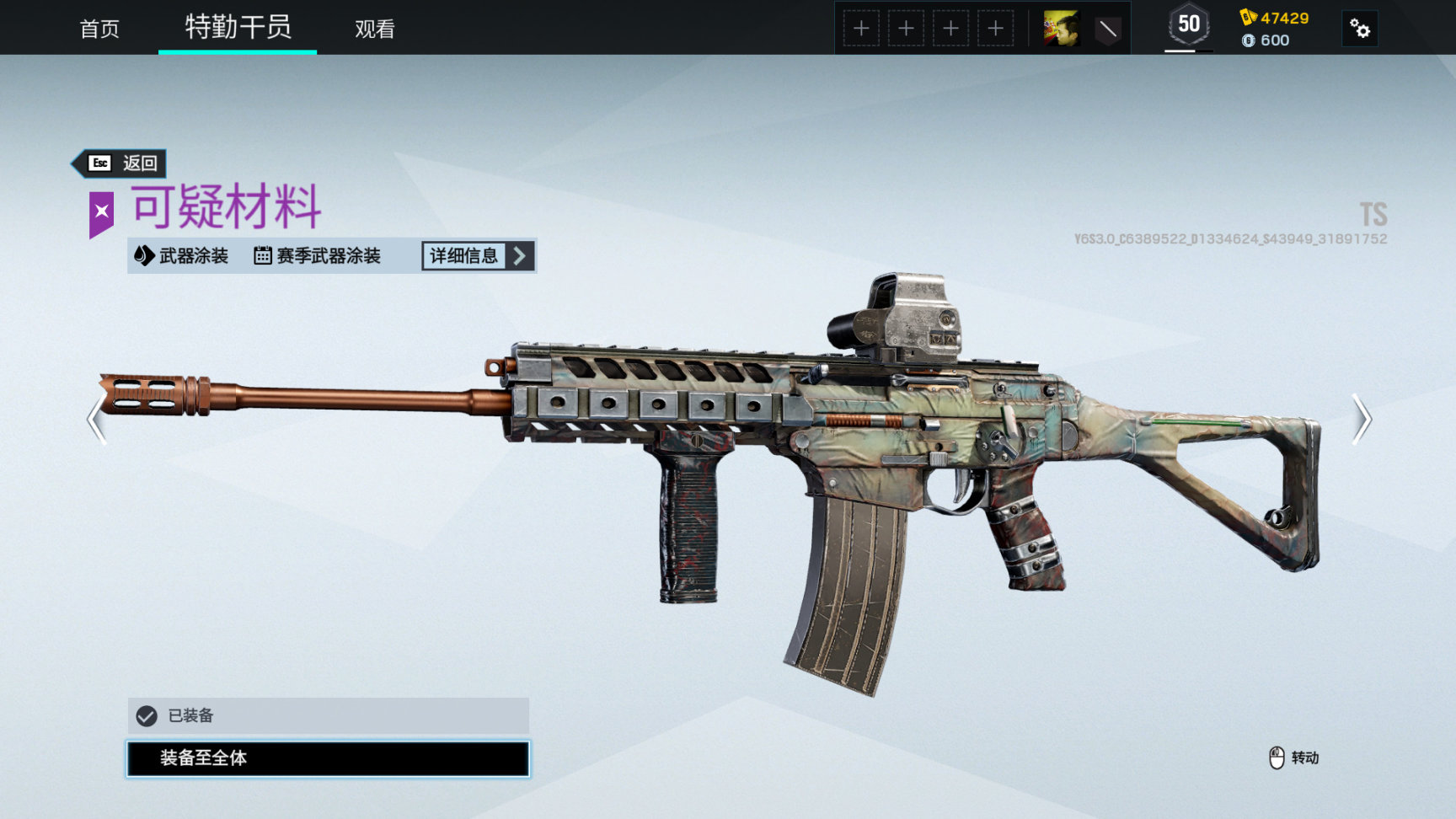
Task: Open the dark slash icon beside the avatar
Action: [1107, 29]
